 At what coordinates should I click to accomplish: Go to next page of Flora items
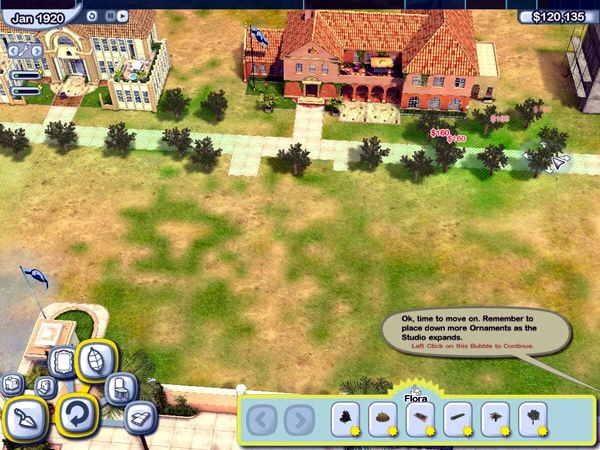pyautogui.click(x=299, y=419)
